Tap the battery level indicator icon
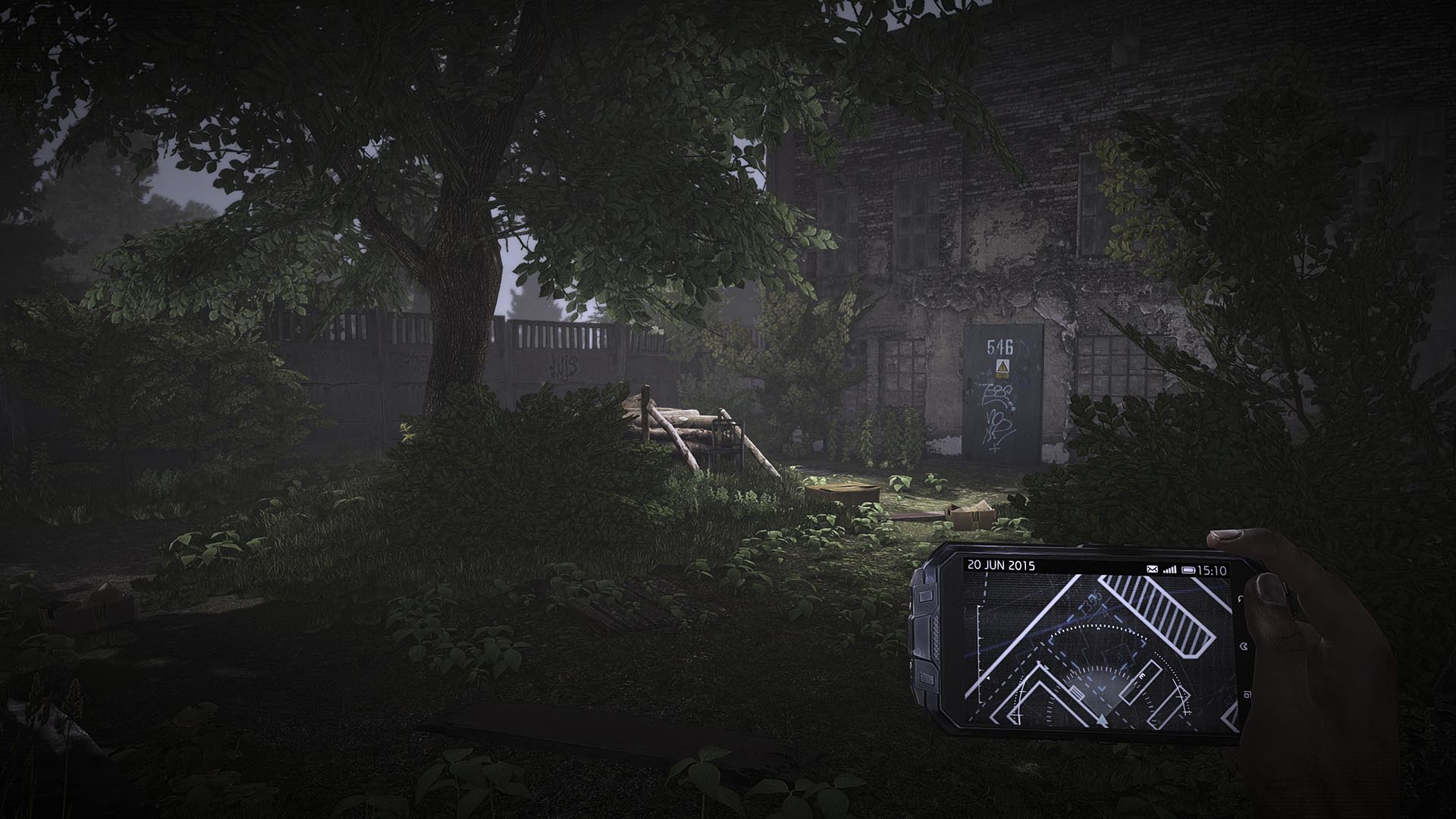The image size is (1456, 819). 1190,570
